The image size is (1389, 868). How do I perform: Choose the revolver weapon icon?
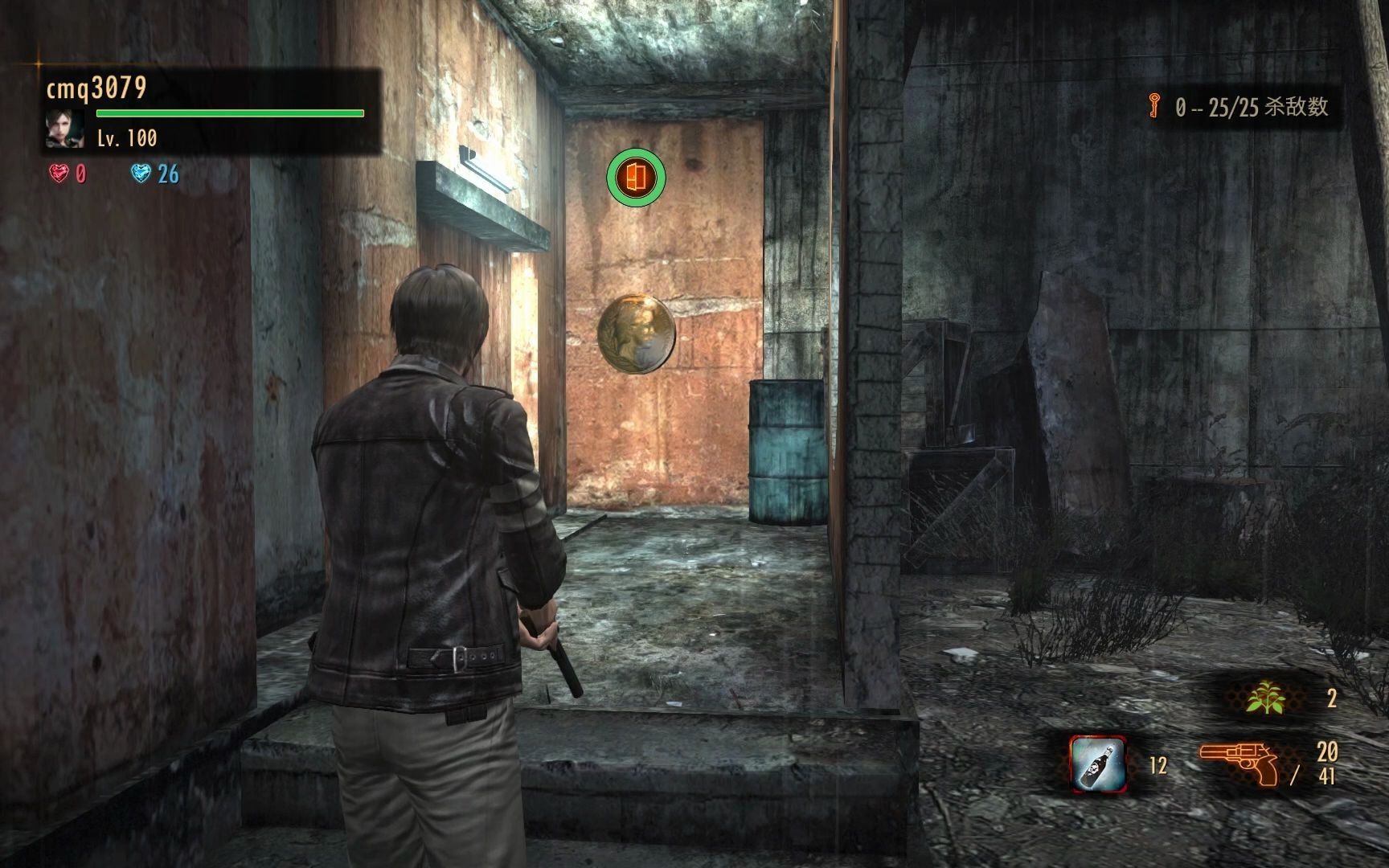click(x=1239, y=763)
